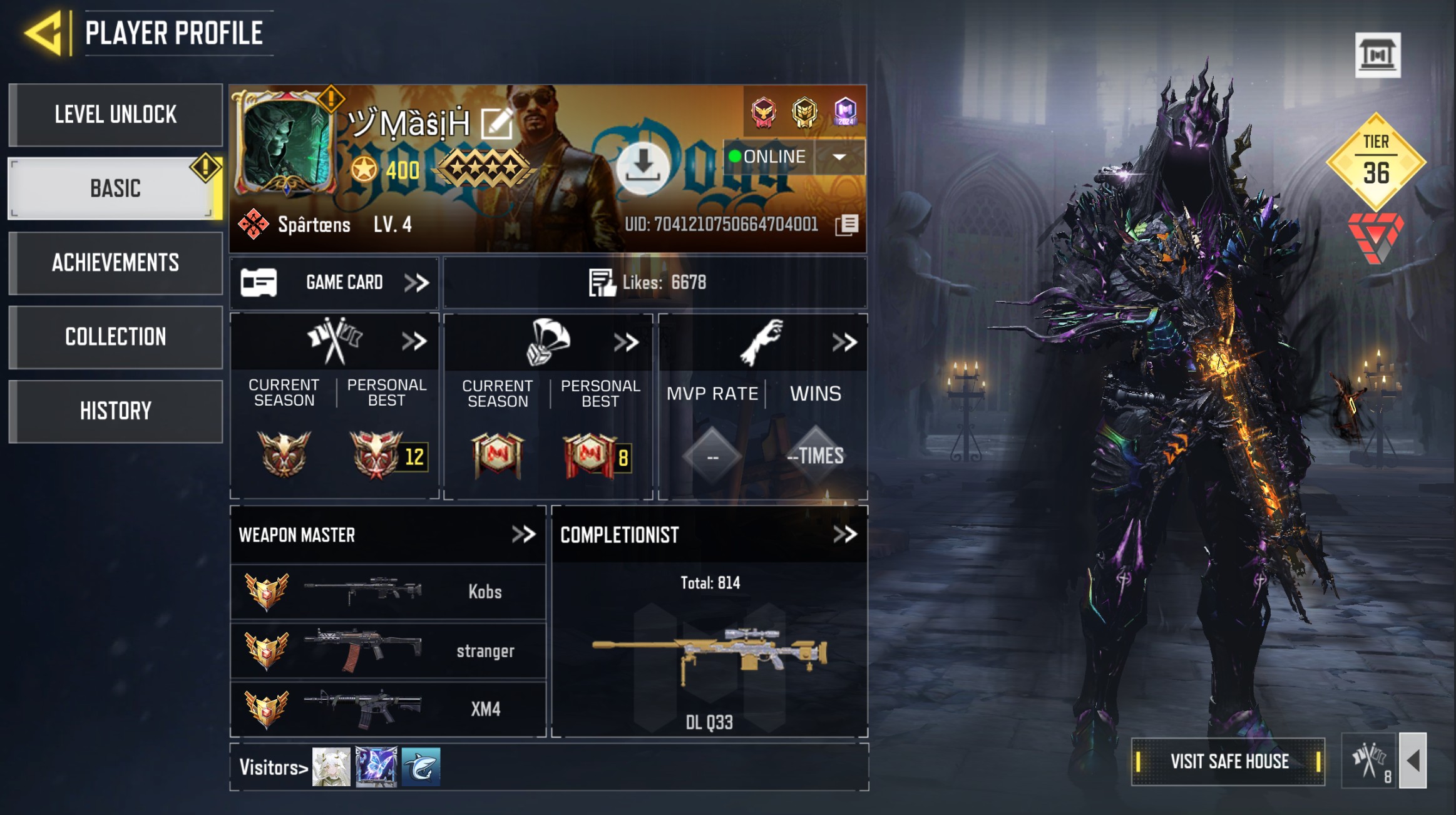Go back using the yellow arrow
Image resolution: width=1456 pixels, height=815 pixels.
(44, 33)
